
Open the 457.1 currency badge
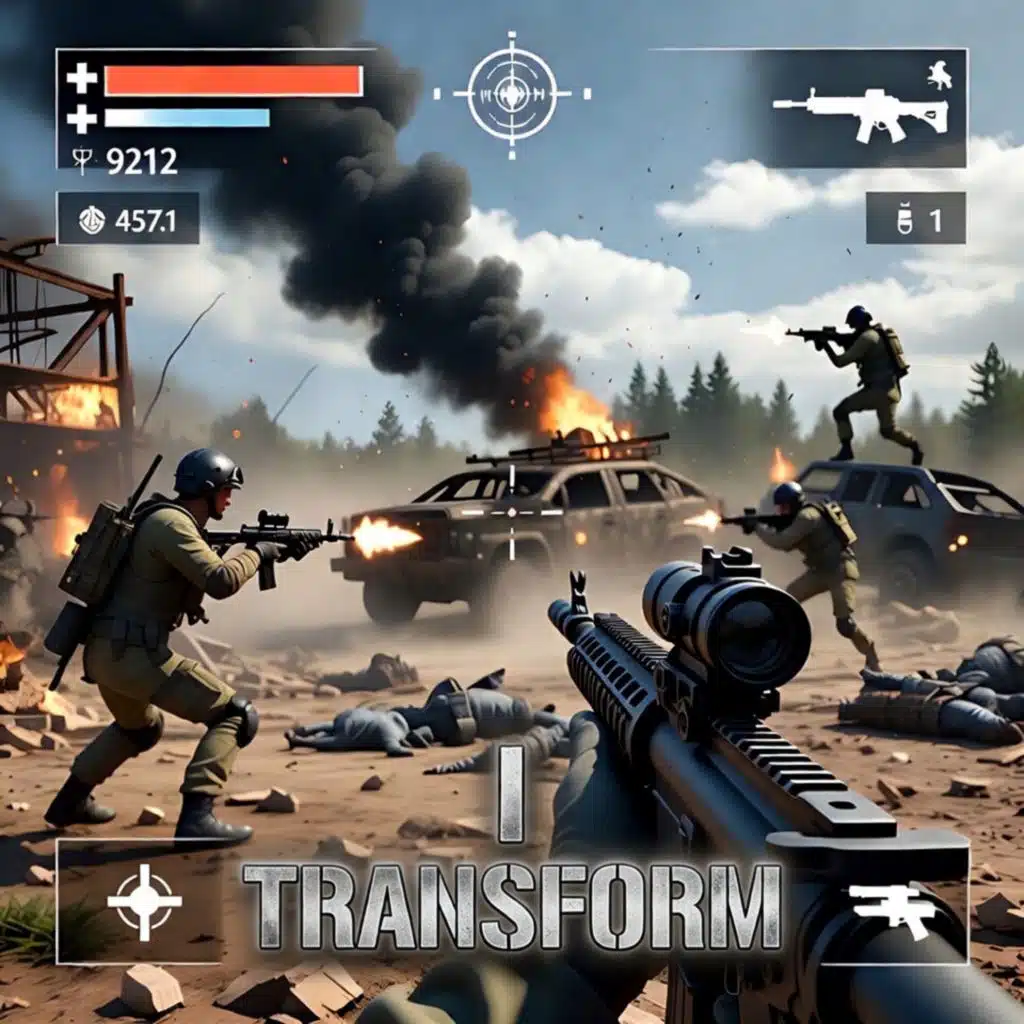tap(128, 219)
